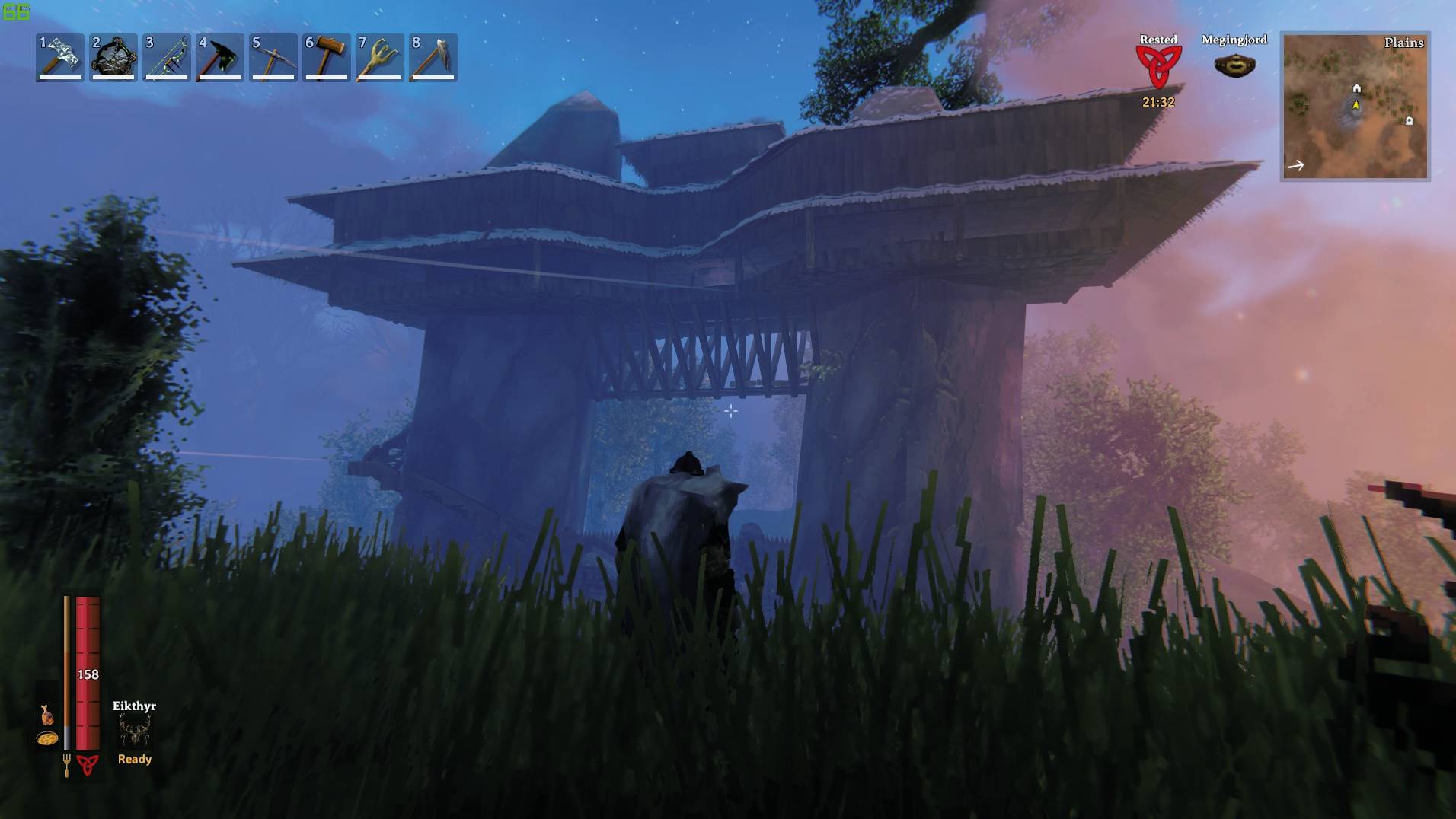This screenshot has width=1456, height=819.
Task: Click the yellow stew bowl food icon
Action: pyautogui.click(x=47, y=738)
